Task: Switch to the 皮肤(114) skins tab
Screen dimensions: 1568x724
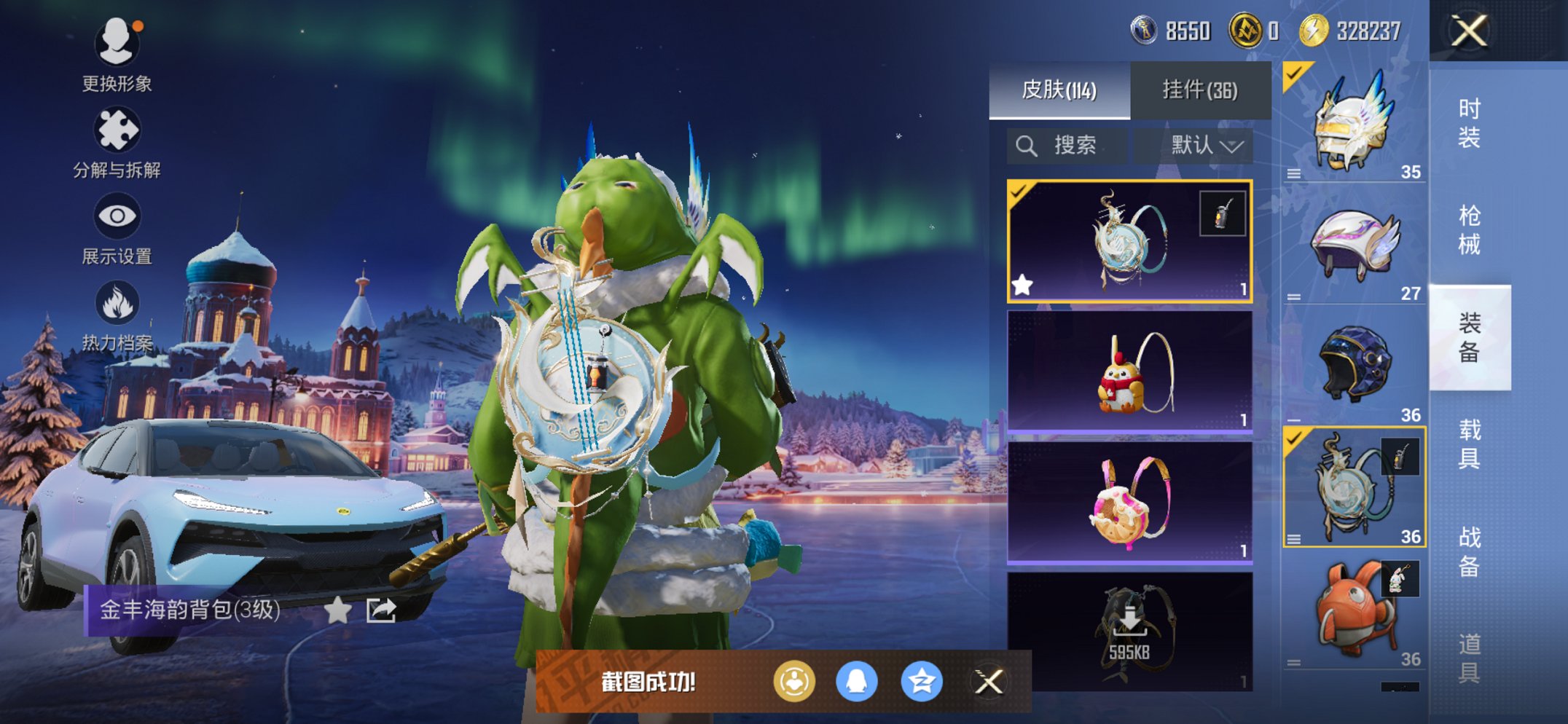Action: [1059, 90]
